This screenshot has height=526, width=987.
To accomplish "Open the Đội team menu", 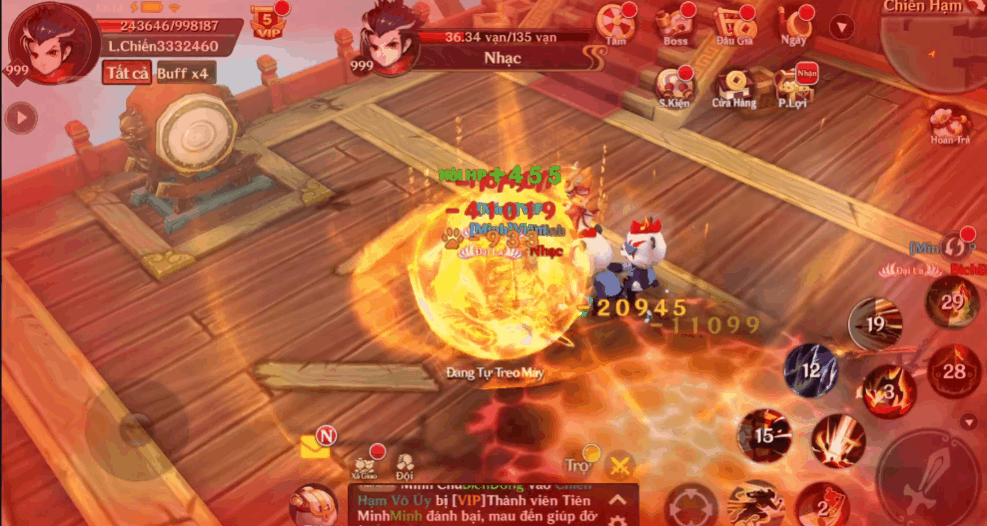I will point(405,466).
